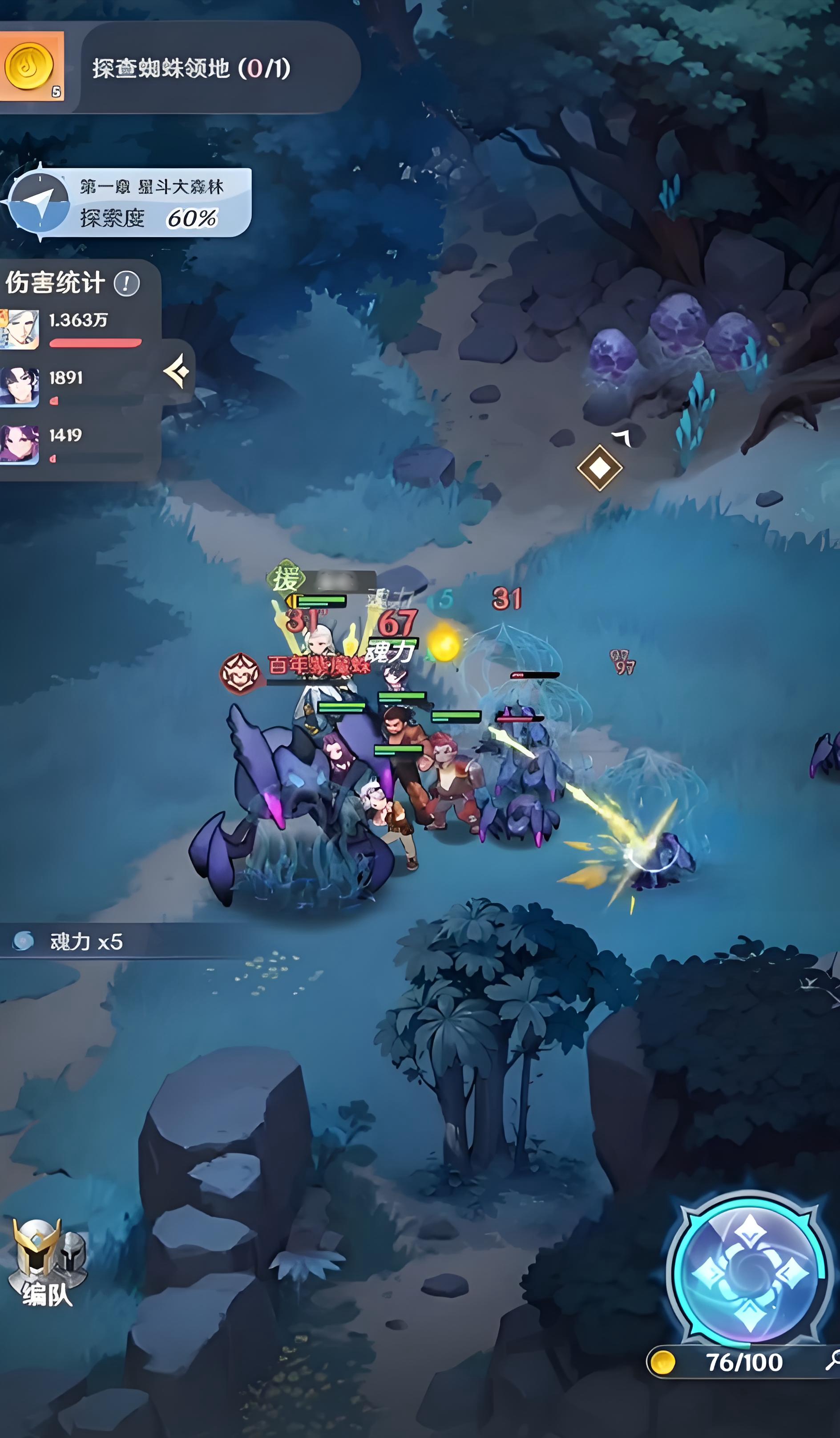Click the magnifier icon beside 76/100
The image size is (840, 1438).
point(832,1361)
